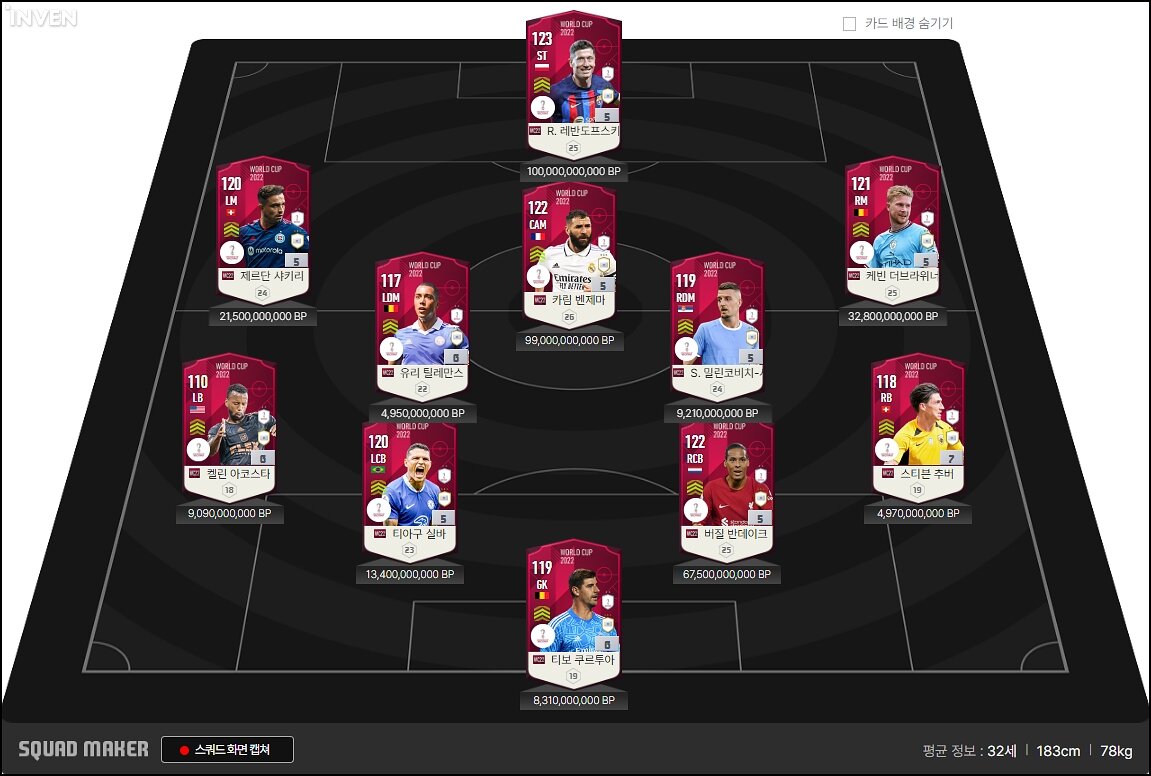
Task: Open the INVEN logo link
Action: pyautogui.click(x=40, y=17)
